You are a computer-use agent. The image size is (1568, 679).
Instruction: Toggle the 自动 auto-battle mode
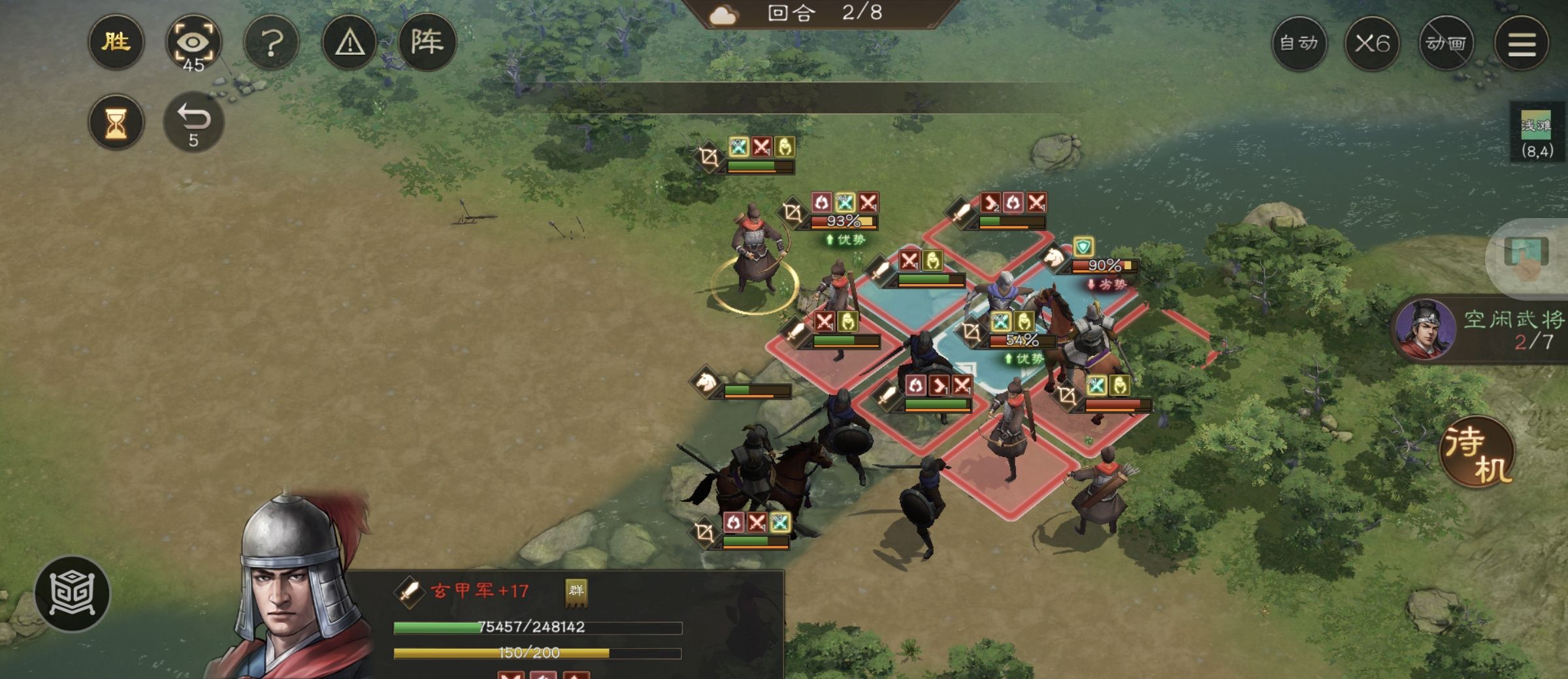1299,43
